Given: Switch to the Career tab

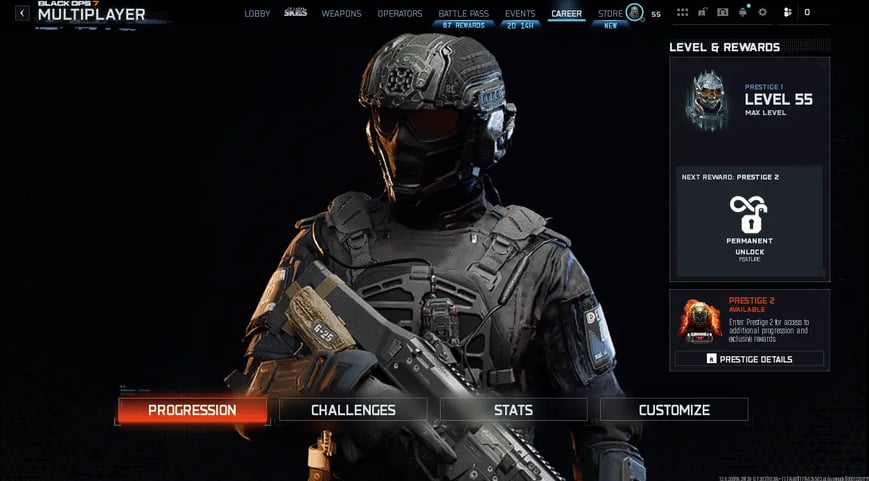Looking at the screenshot, I should click(x=566, y=14).
